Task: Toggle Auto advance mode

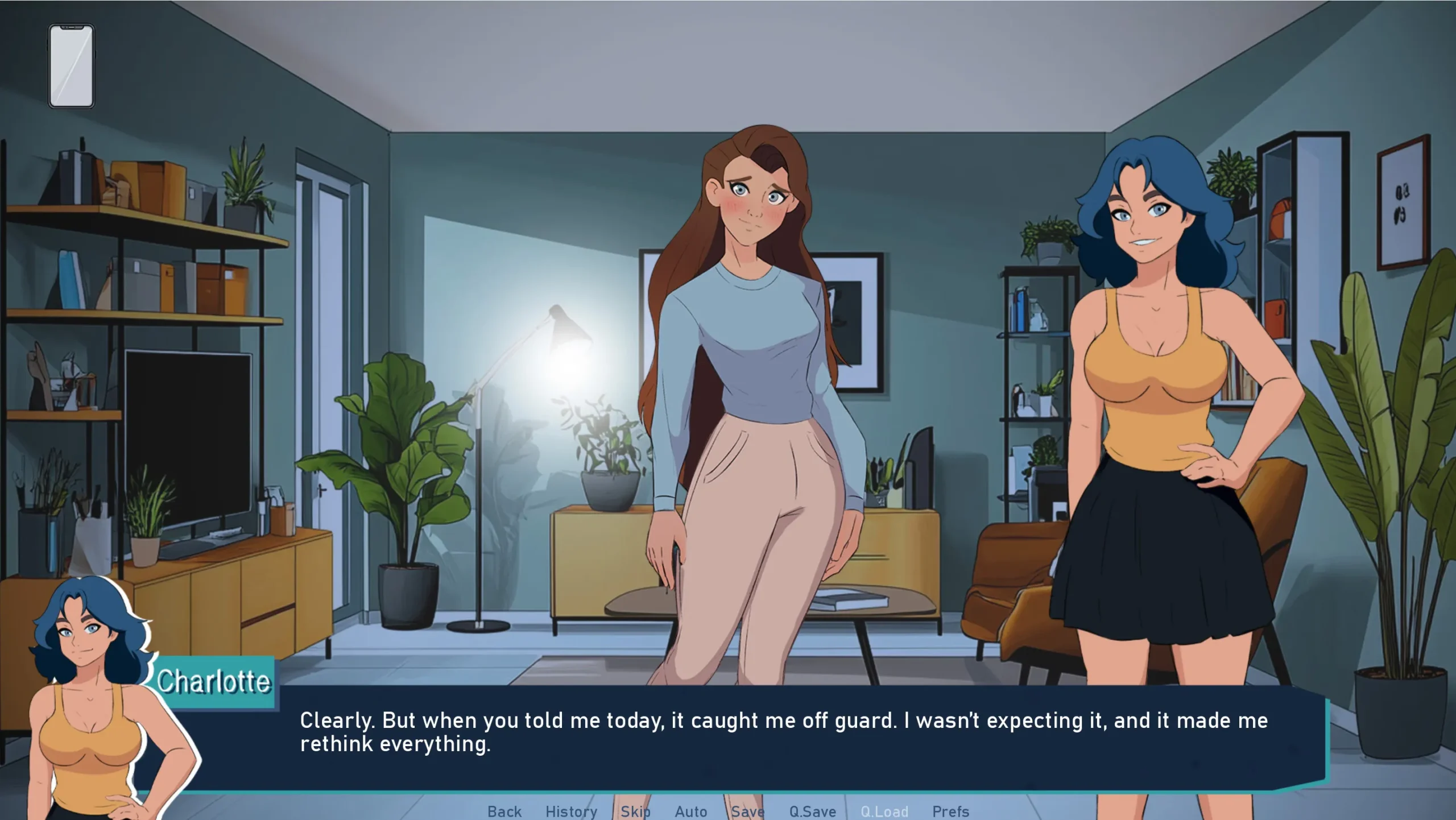Action: 690,811
